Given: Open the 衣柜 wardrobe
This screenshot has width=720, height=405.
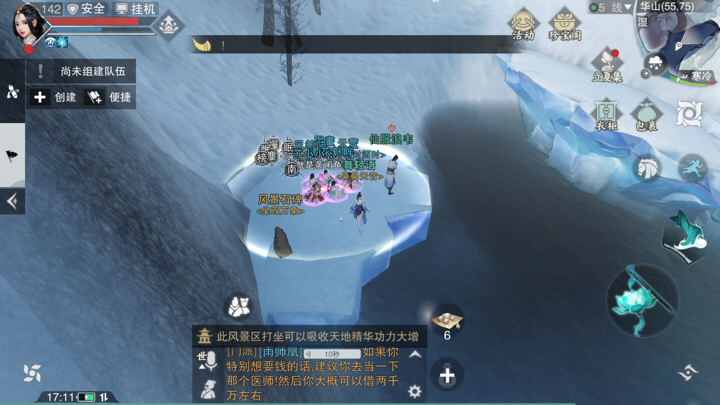Looking at the screenshot, I should tap(606, 114).
